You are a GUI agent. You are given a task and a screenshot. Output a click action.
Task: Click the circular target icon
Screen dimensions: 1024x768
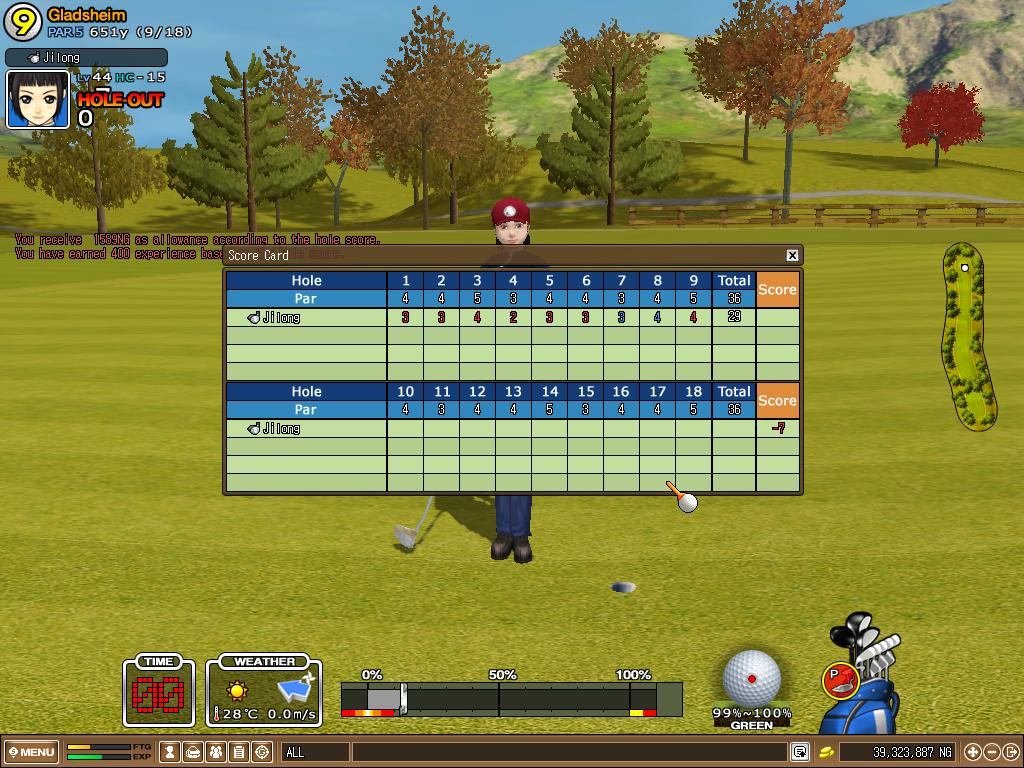pos(263,752)
